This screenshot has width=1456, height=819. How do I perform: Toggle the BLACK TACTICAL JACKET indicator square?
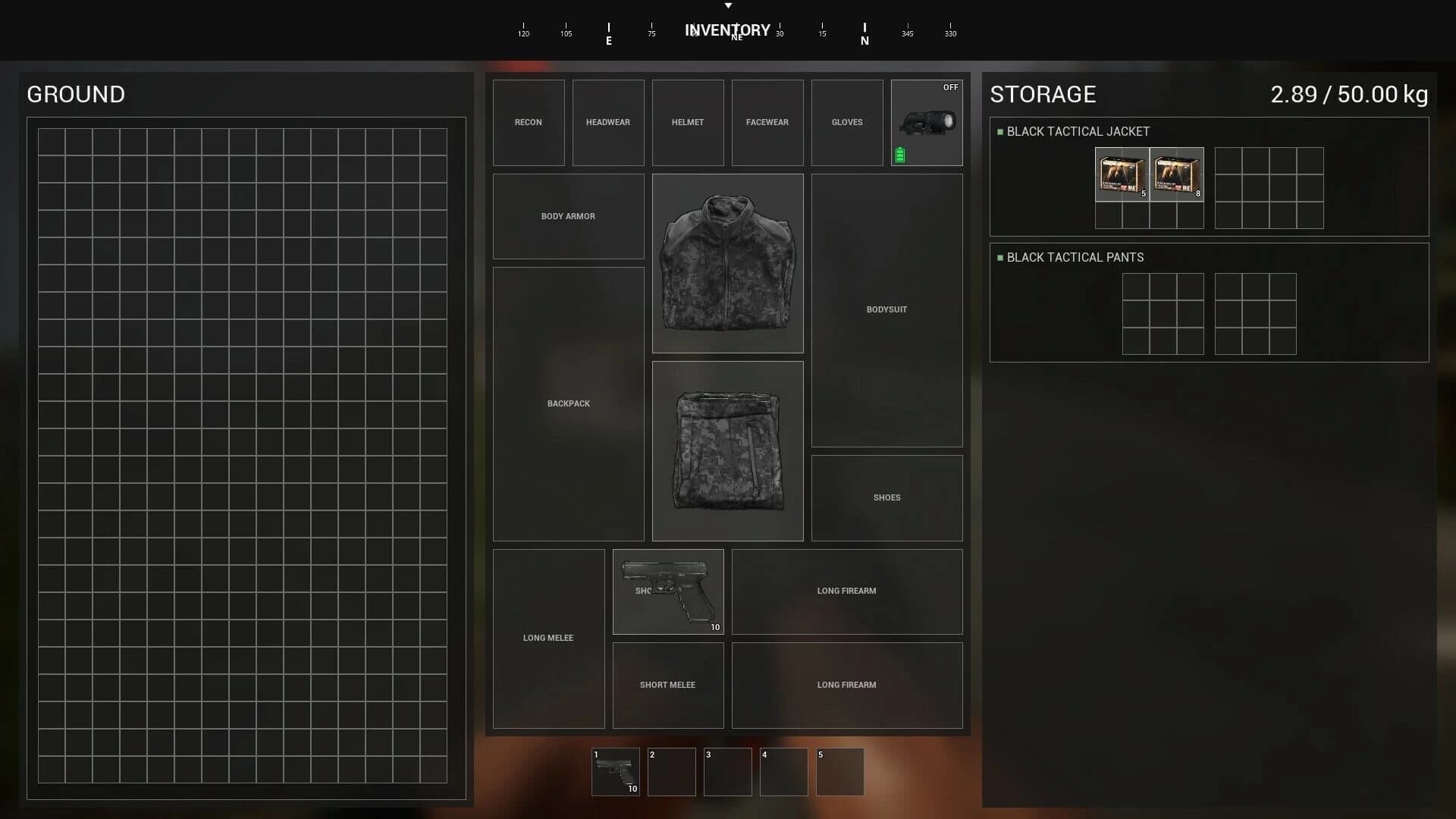click(x=999, y=130)
